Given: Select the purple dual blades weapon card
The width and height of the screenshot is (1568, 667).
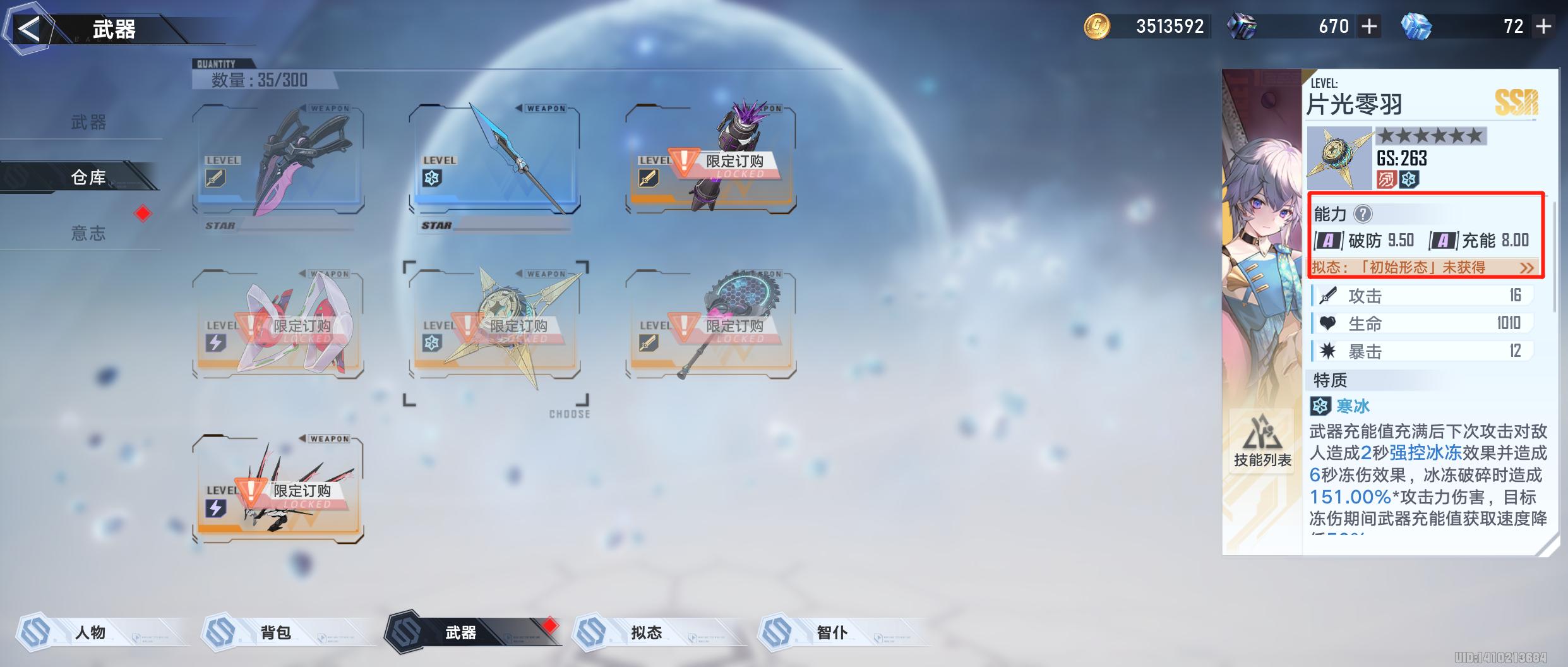Looking at the screenshot, I should point(278,160).
